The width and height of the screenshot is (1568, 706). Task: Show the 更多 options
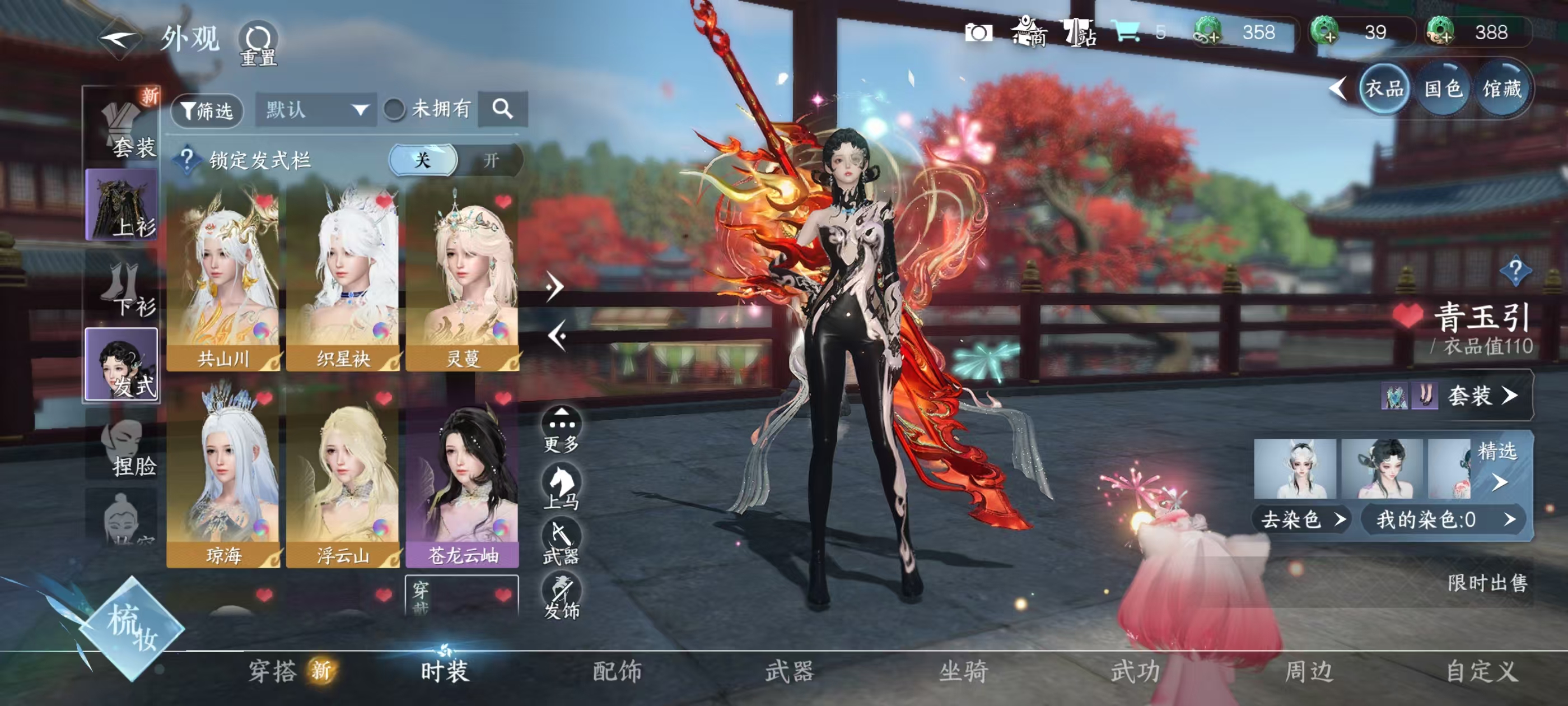[561, 430]
